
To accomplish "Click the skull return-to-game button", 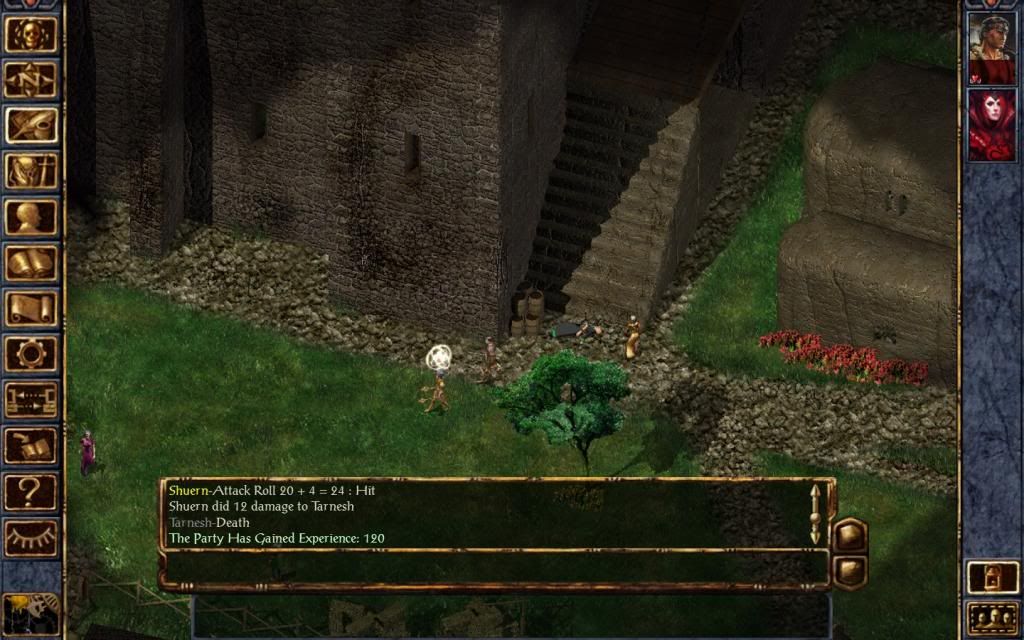I will click(x=31, y=34).
